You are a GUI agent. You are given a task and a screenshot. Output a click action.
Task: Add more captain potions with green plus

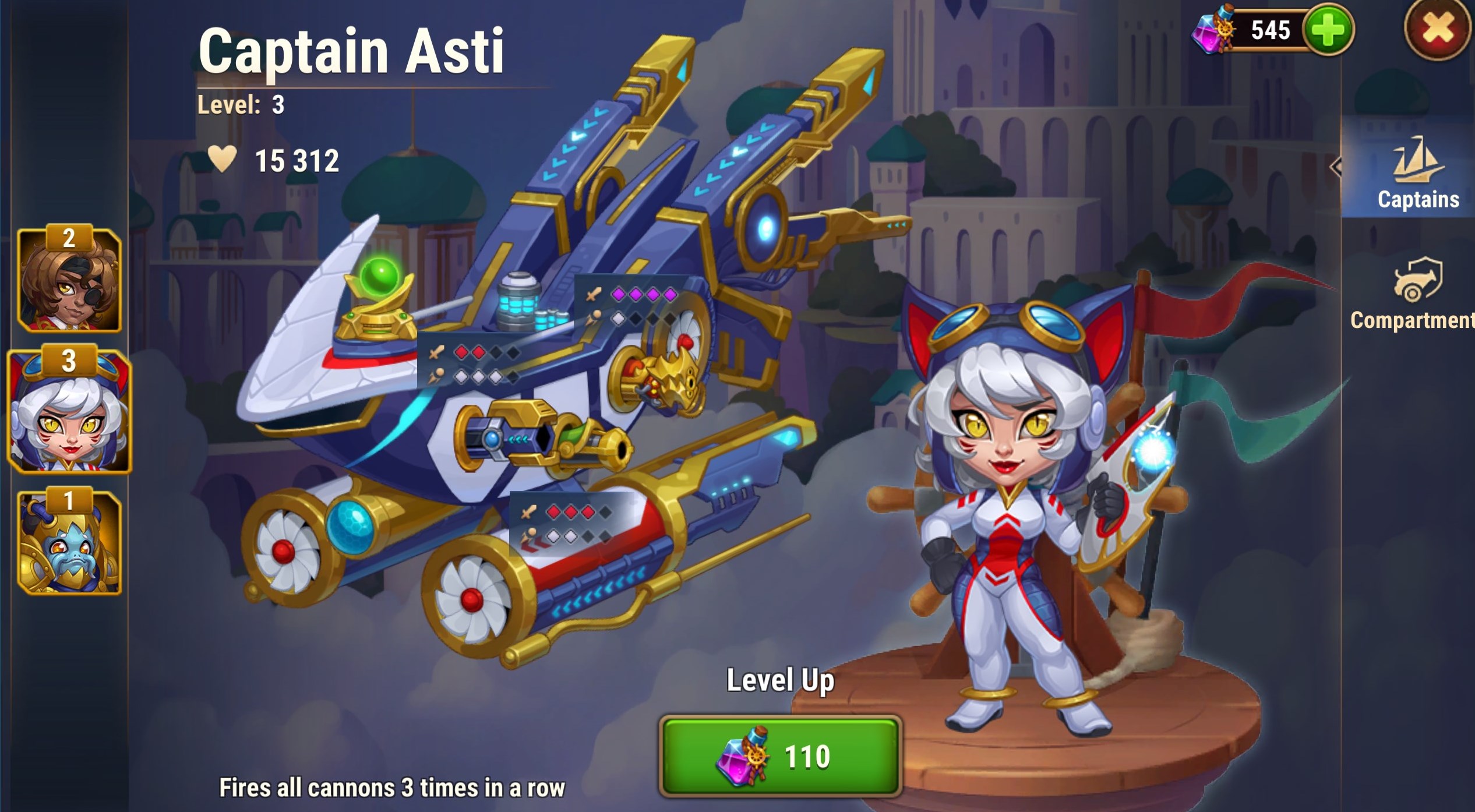[1328, 30]
